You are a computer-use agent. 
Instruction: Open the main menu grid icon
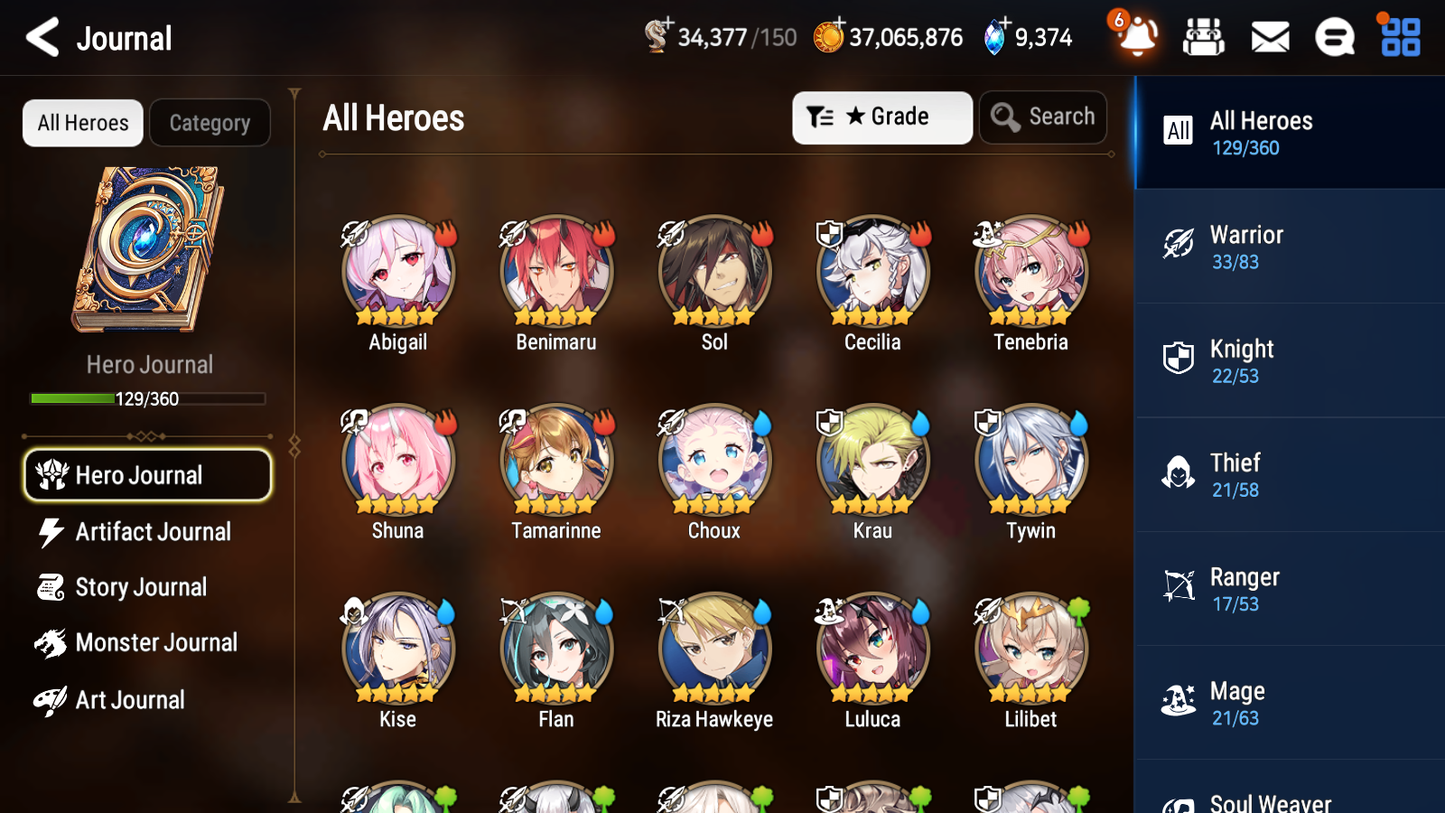click(x=1399, y=36)
